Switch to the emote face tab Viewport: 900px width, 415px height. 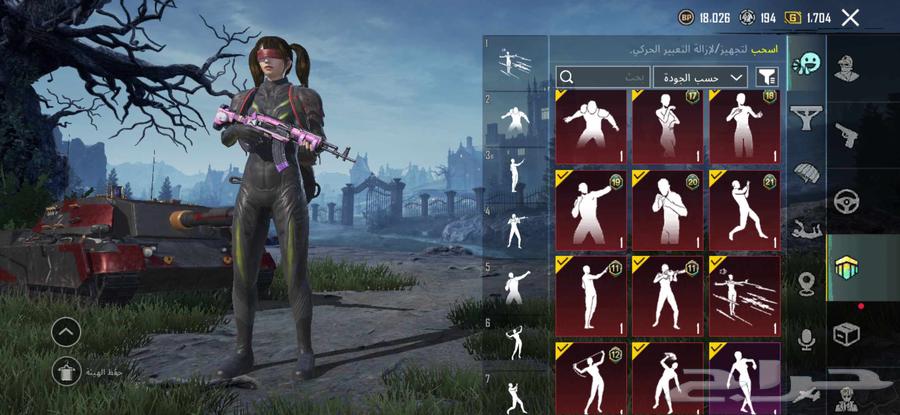[804, 65]
